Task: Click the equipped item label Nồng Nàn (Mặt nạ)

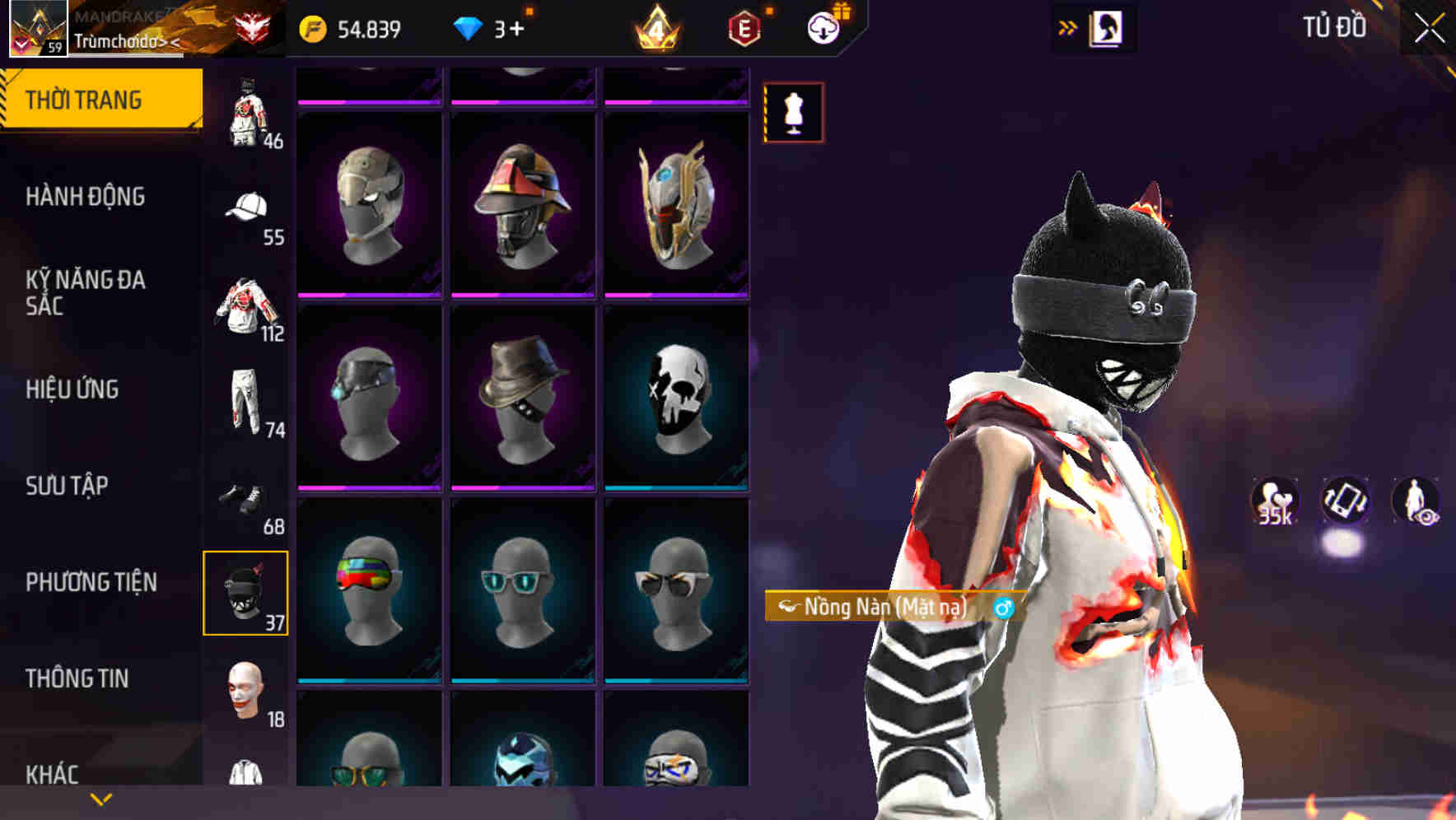Action: pos(881,608)
